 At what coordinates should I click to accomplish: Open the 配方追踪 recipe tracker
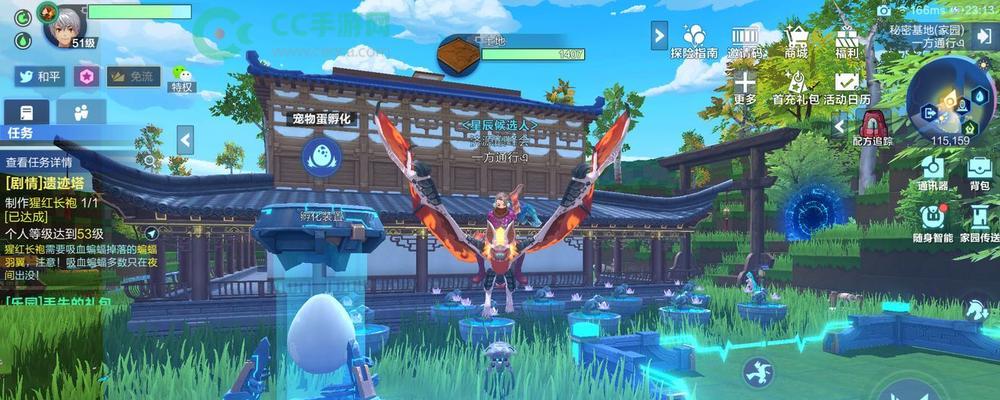873,128
